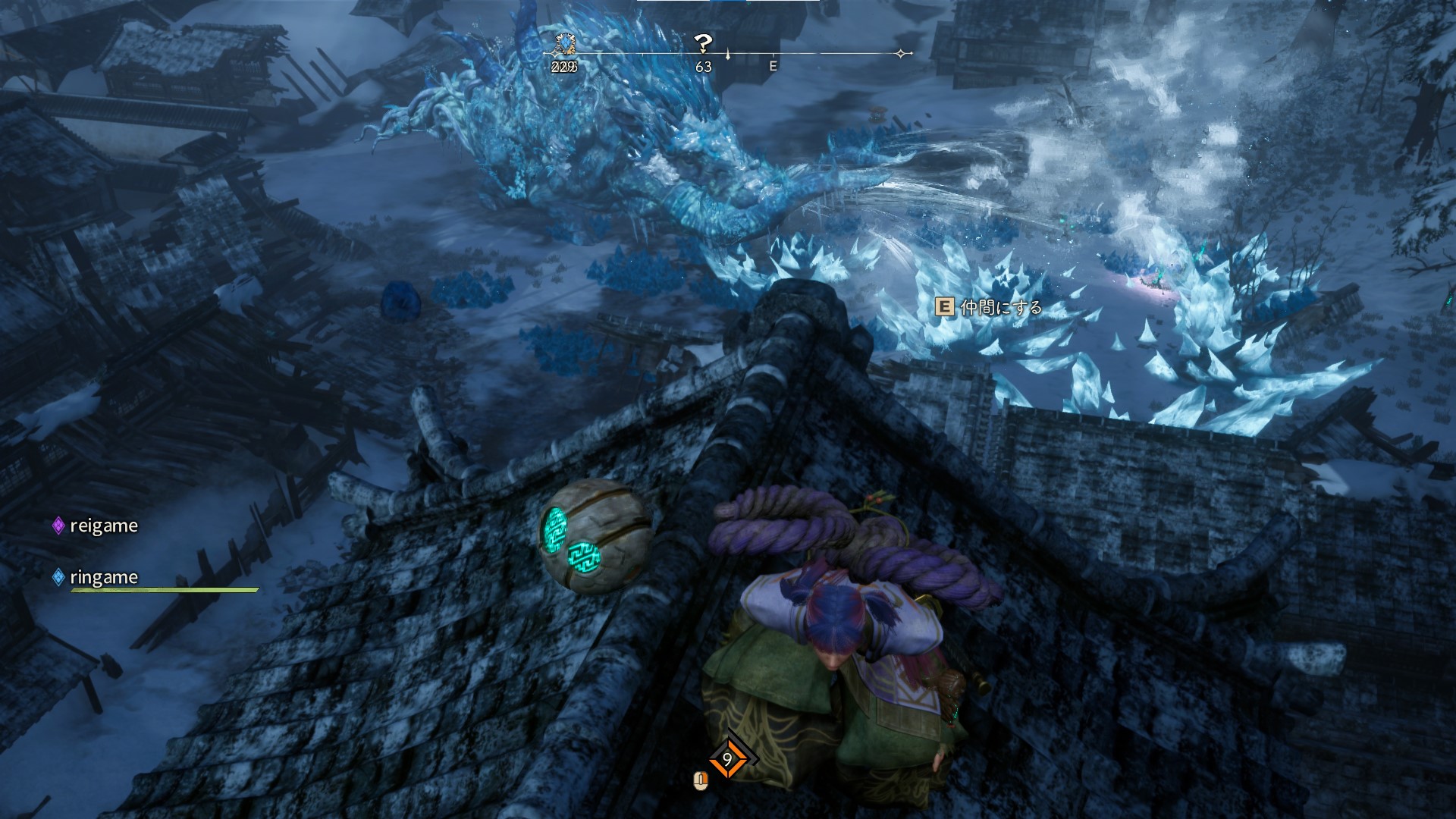Select party member ringame
The height and width of the screenshot is (819, 1456).
pyautogui.click(x=103, y=577)
